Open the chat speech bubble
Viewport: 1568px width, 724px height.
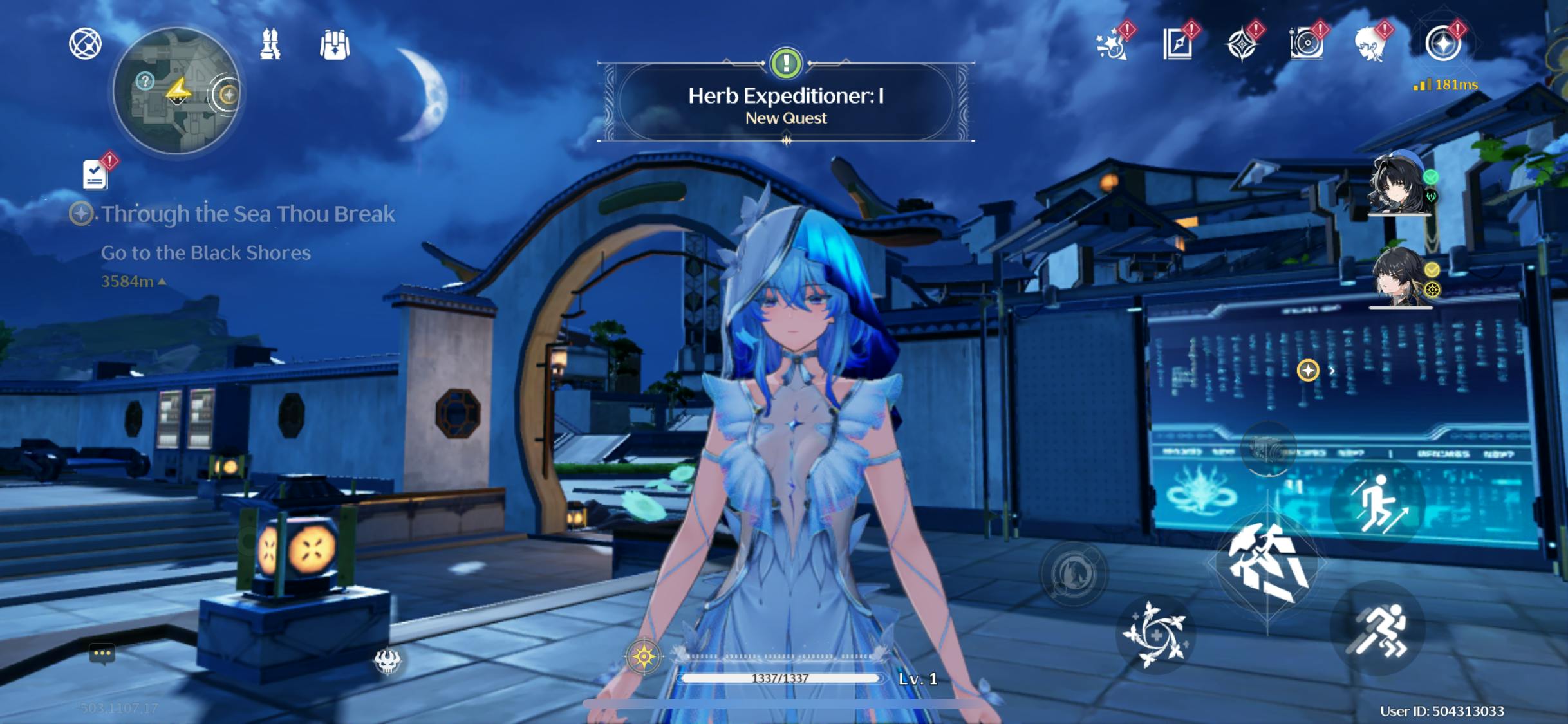(102, 654)
